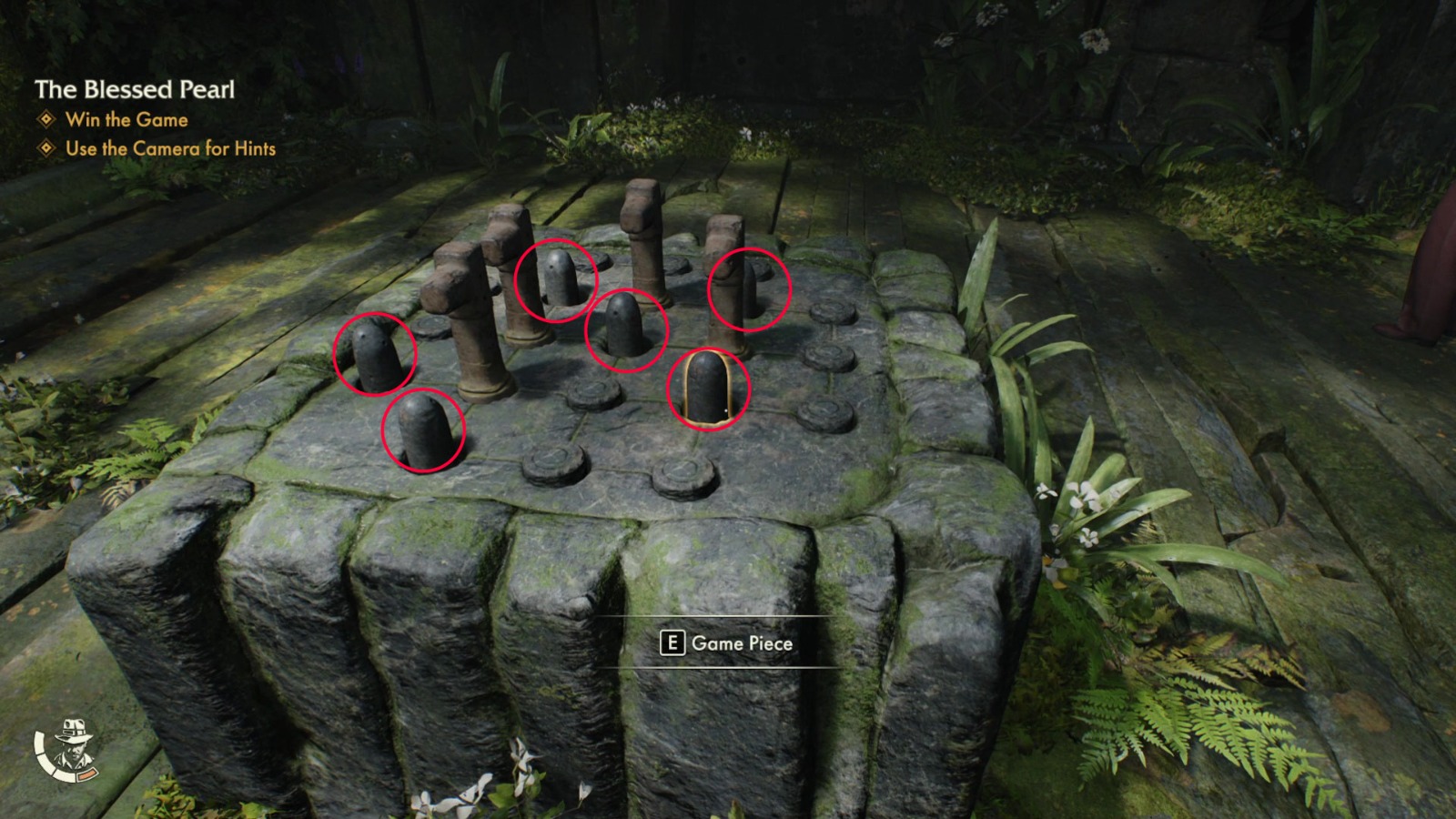This screenshot has width=1456, height=819.
Task: Toggle the right circled wooden peg
Action: click(749, 287)
